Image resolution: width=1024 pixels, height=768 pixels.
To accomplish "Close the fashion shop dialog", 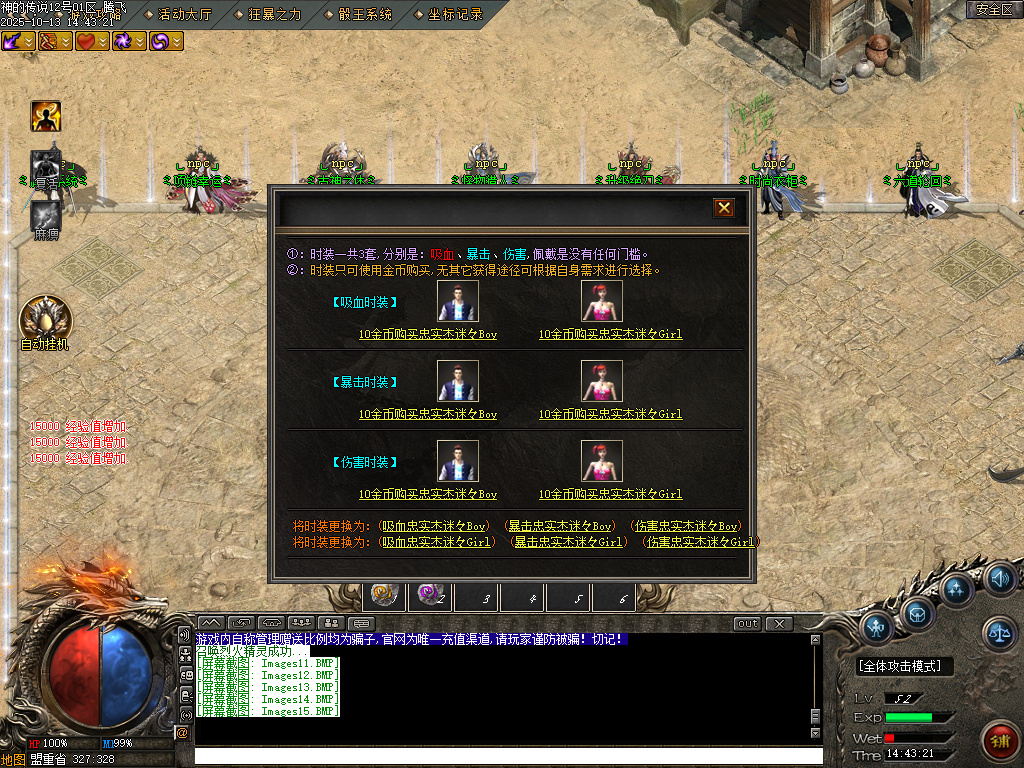I will click(x=724, y=208).
